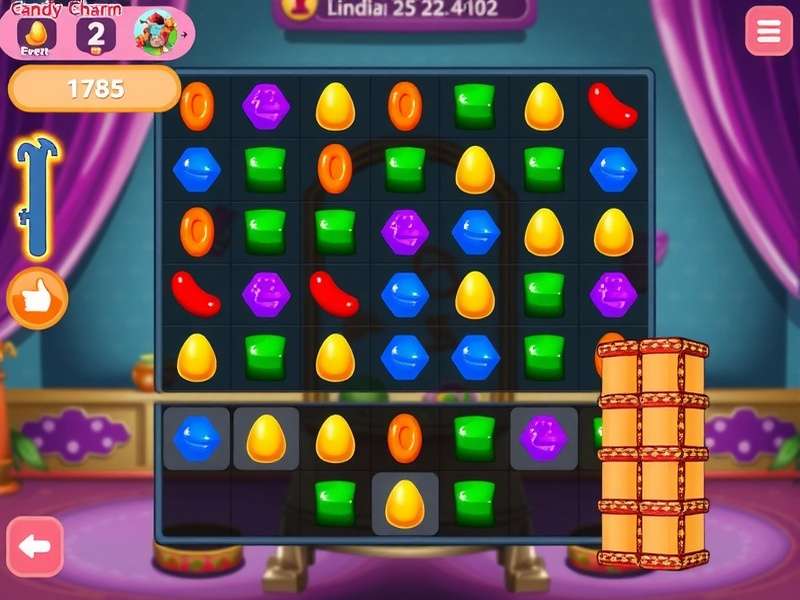This screenshot has width=800, height=600.
Task: Go back with the pink arrow button
Action: 35,546
